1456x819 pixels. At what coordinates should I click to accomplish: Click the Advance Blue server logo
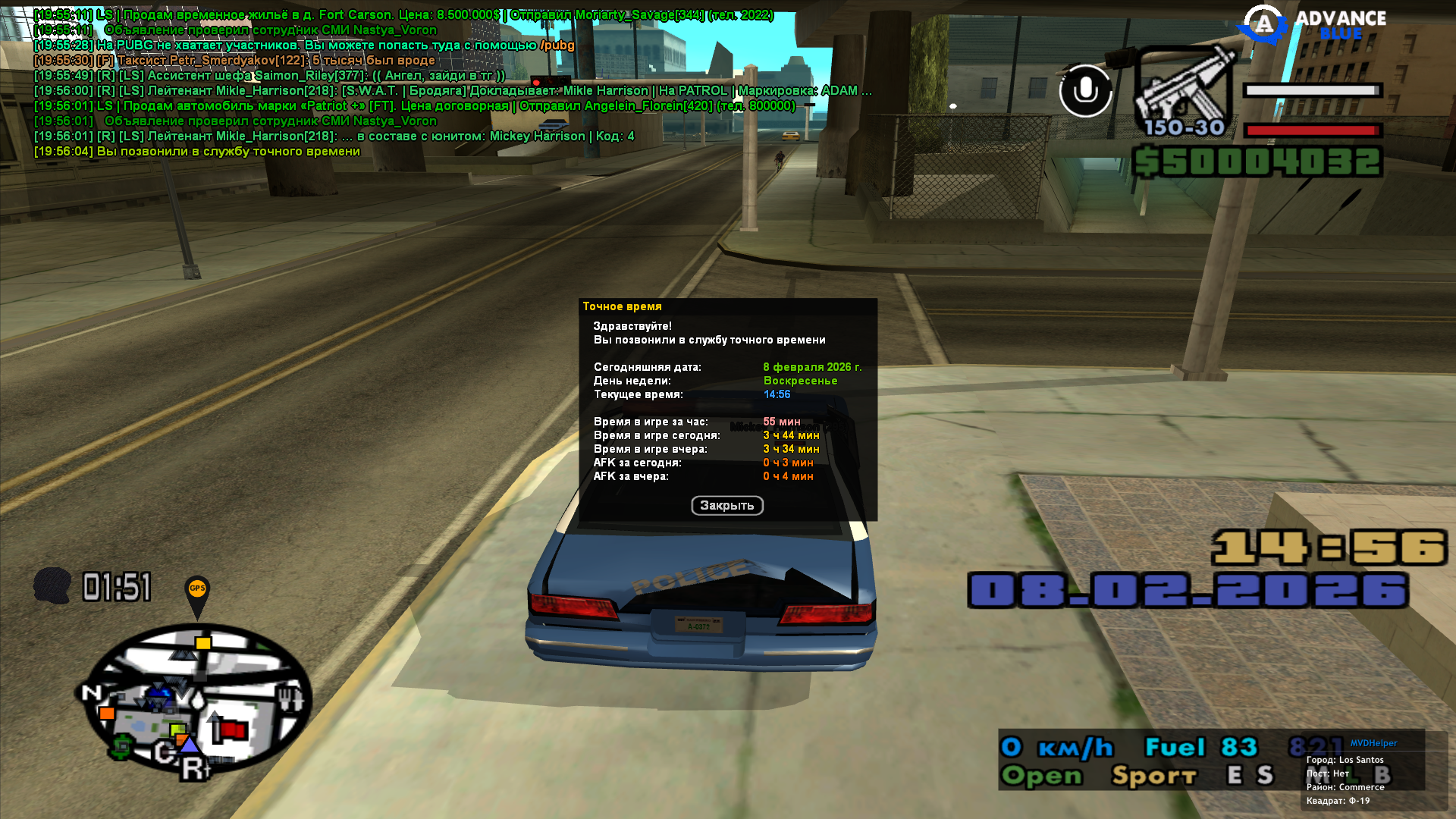click(x=1312, y=26)
